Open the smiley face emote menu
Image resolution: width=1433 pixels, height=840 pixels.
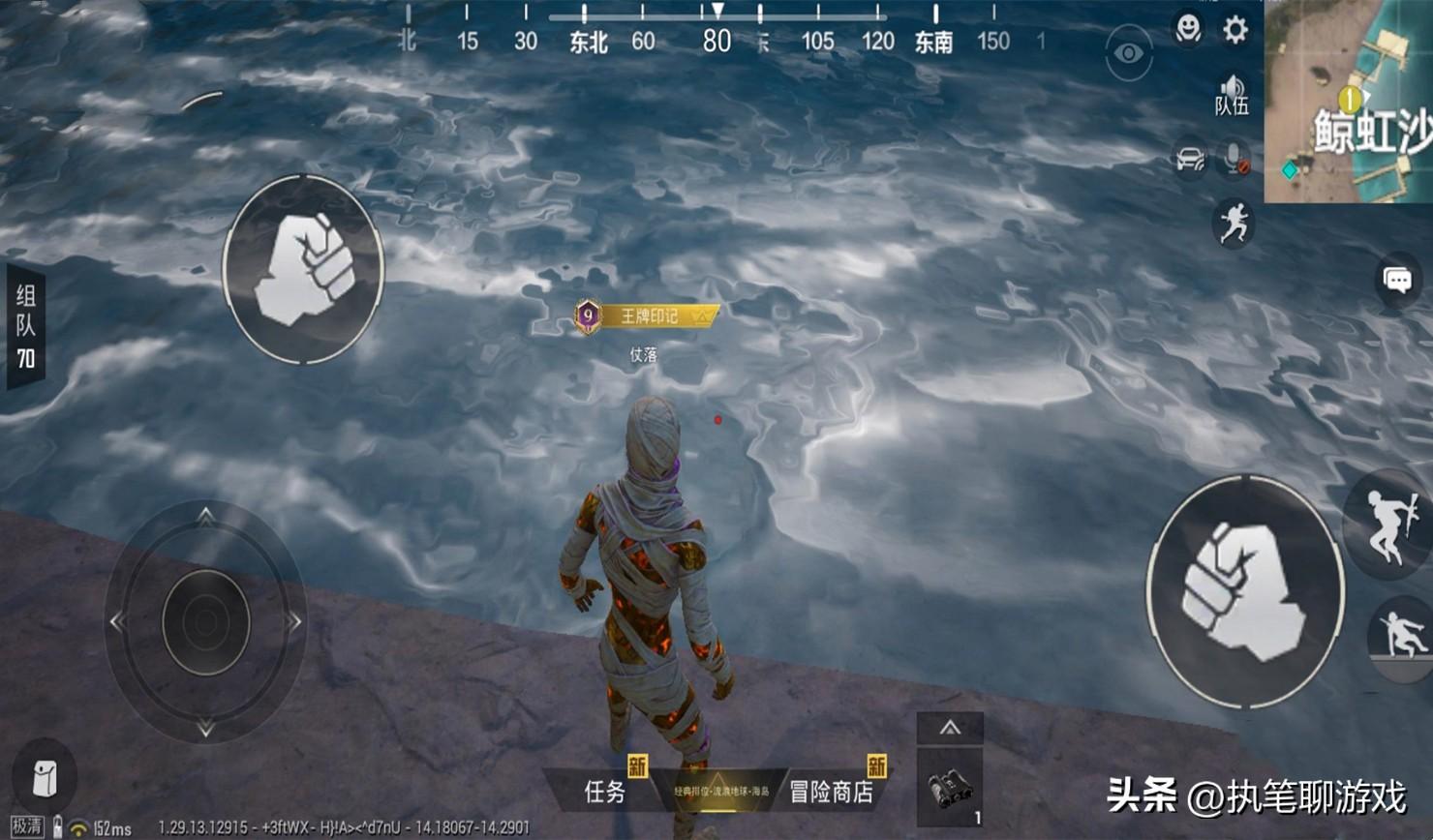click(x=1188, y=29)
